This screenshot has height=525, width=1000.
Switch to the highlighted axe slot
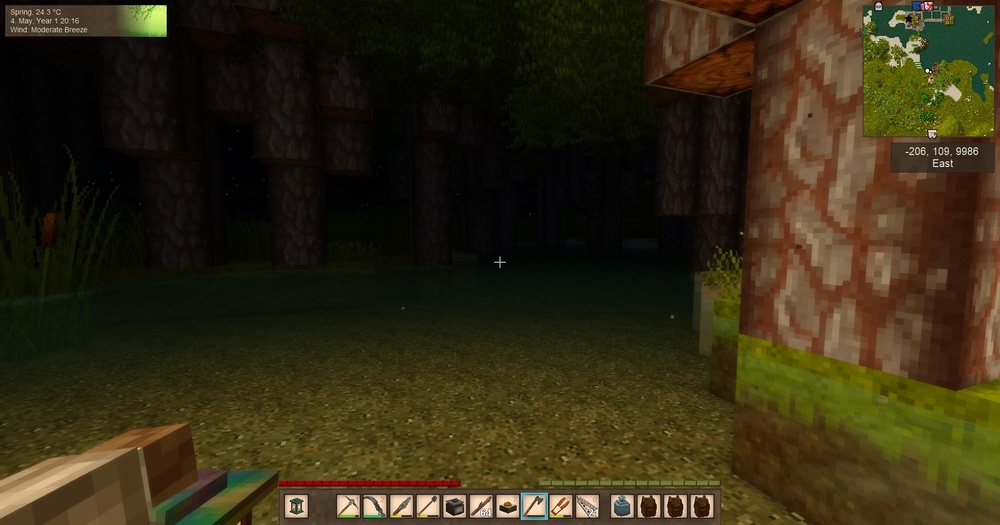pos(534,507)
